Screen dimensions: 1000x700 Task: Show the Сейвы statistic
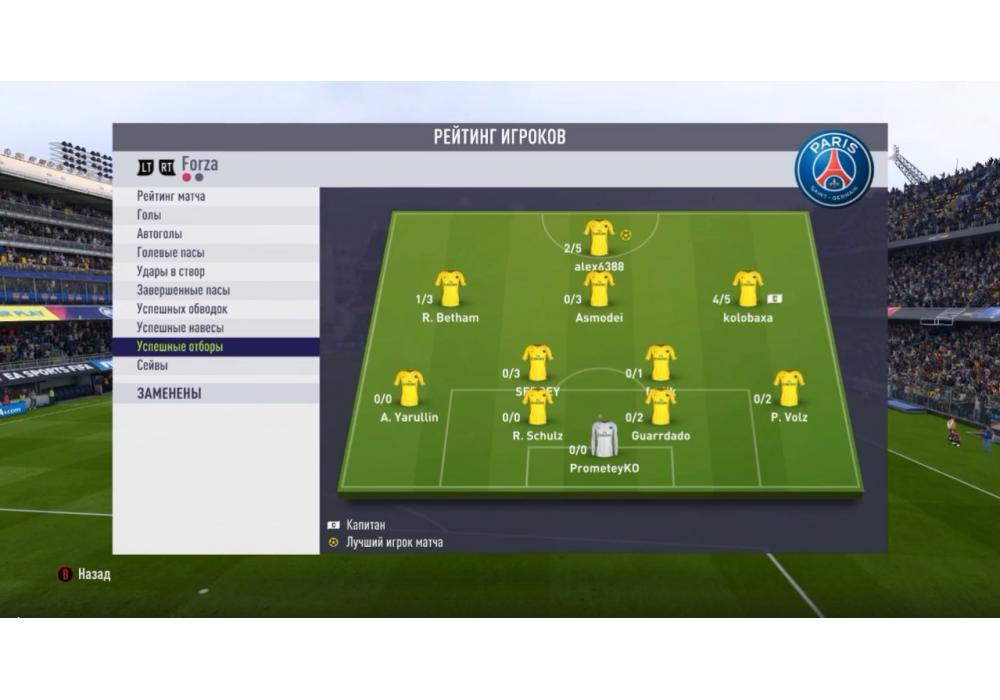(x=153, y=366)
